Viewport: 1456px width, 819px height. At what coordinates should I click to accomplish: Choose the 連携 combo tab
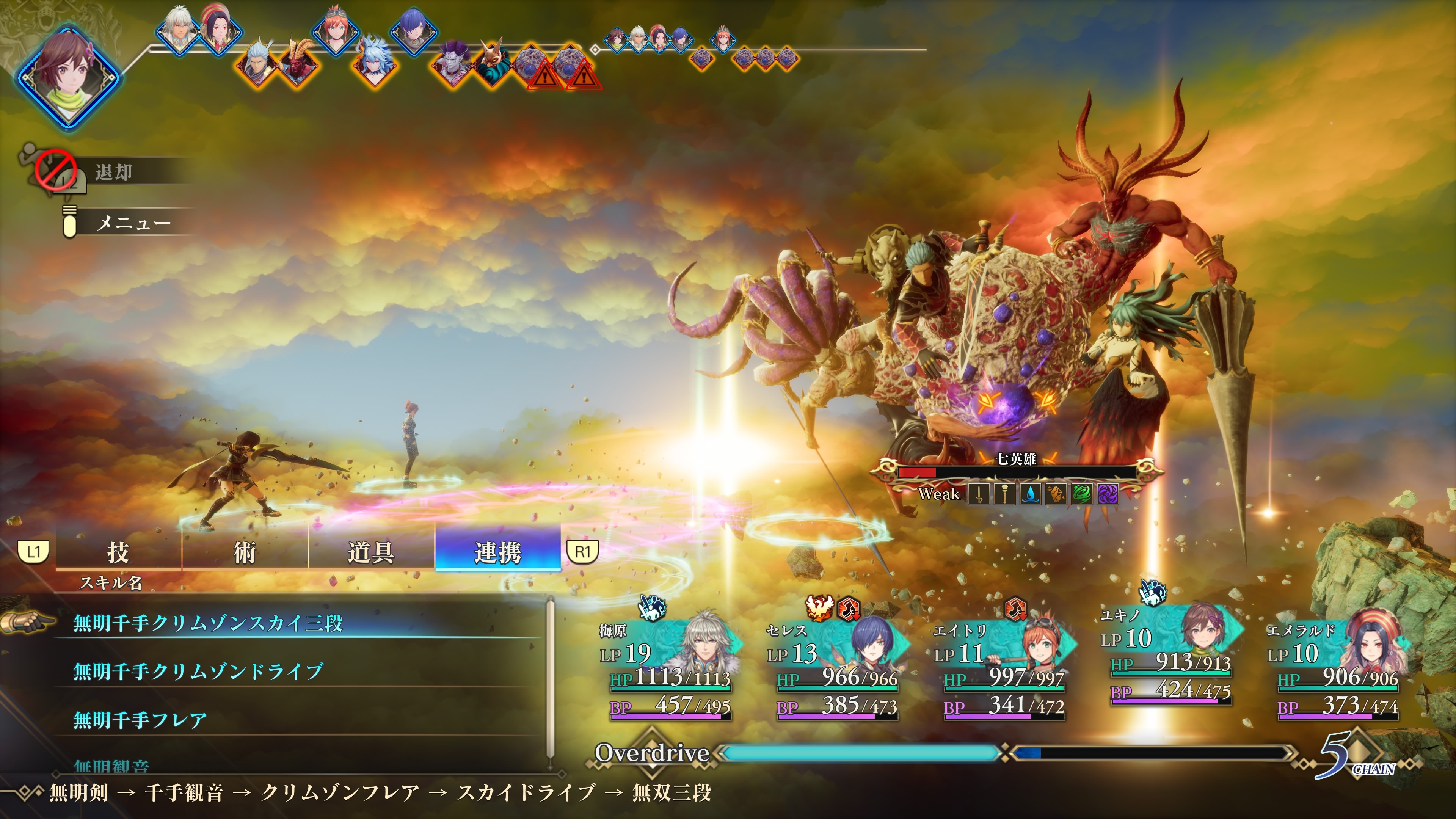(x=497, y=552)
